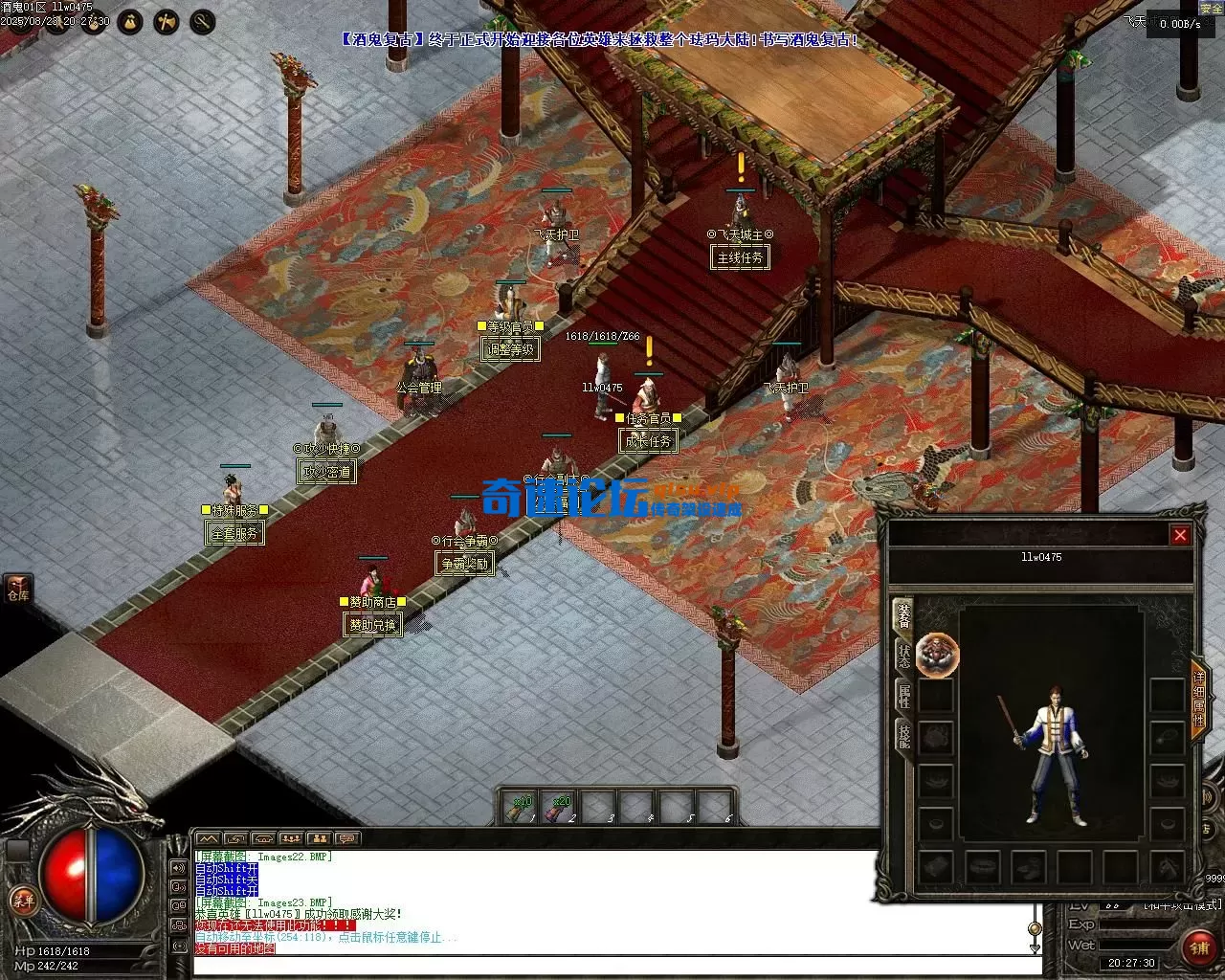Open the 仓库 warehouse button
The height and width of the screenshot is (980, 1225).
[18, 588]
